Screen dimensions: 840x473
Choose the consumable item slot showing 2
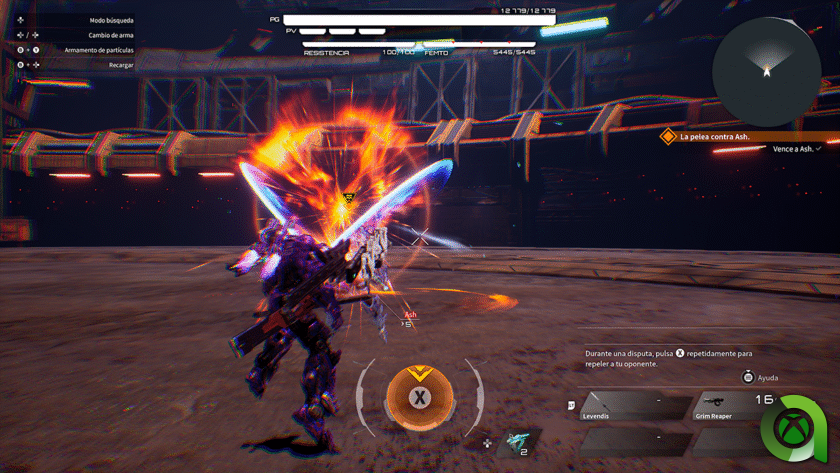coord(519,442)
